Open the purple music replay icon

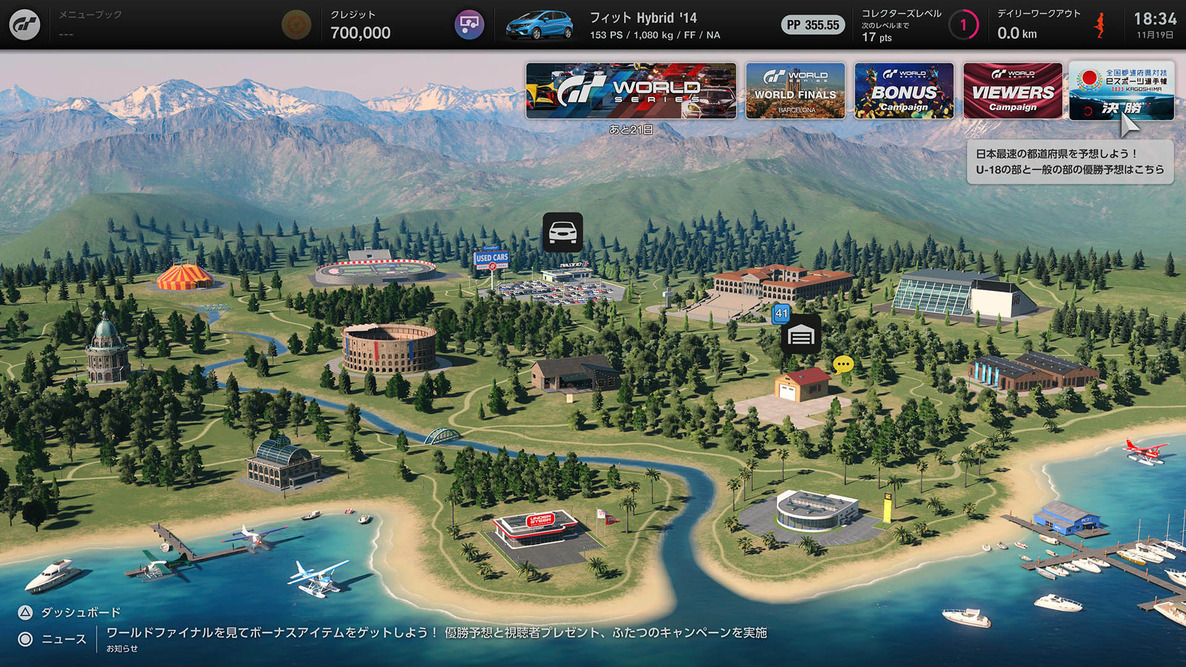[x=469, y=25]
